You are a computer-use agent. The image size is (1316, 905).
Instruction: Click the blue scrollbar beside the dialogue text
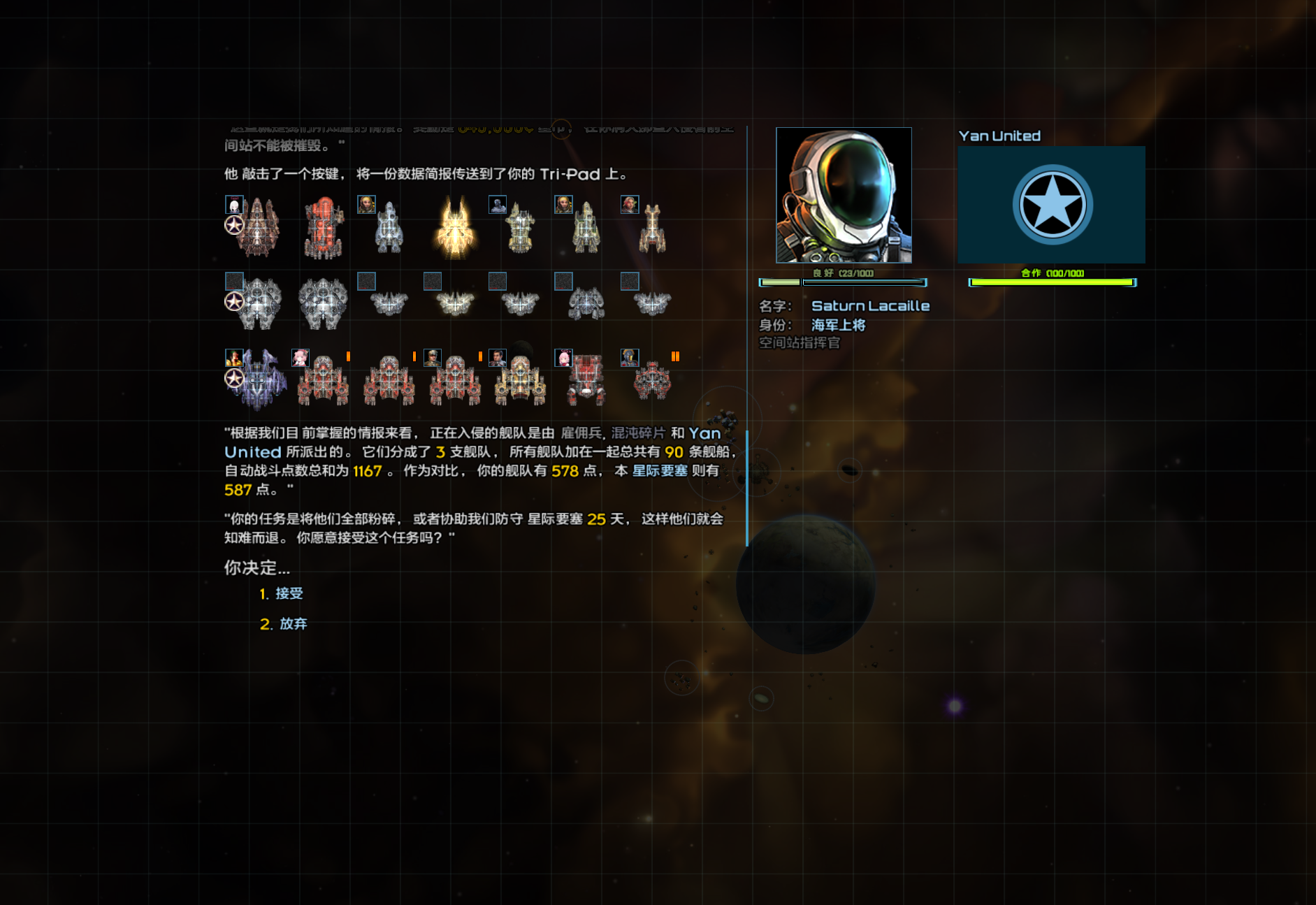pos(747,488)
